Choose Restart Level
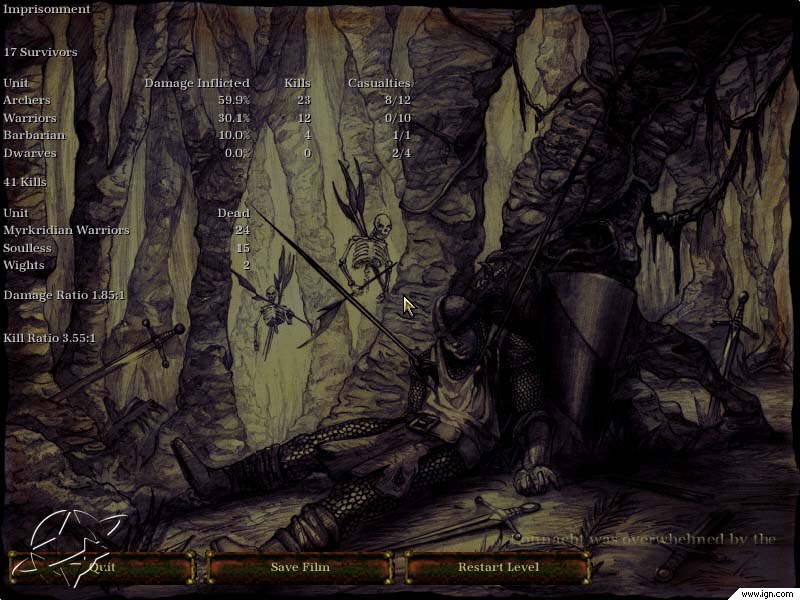Screen dimensions: 800x600 pos(498,567)
